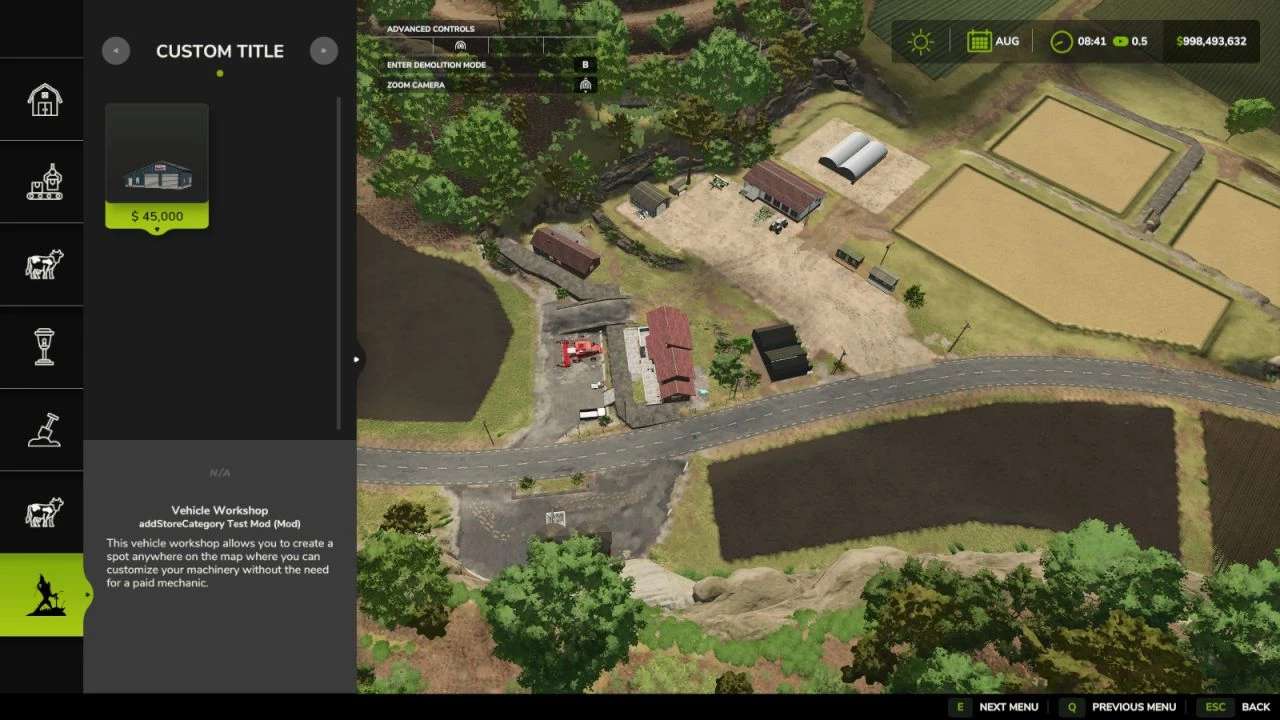Image resolution: width=1280 pixels, height=720 pixels.
Task: Select the shovel landscaping category
Action: tap(43, 430)
